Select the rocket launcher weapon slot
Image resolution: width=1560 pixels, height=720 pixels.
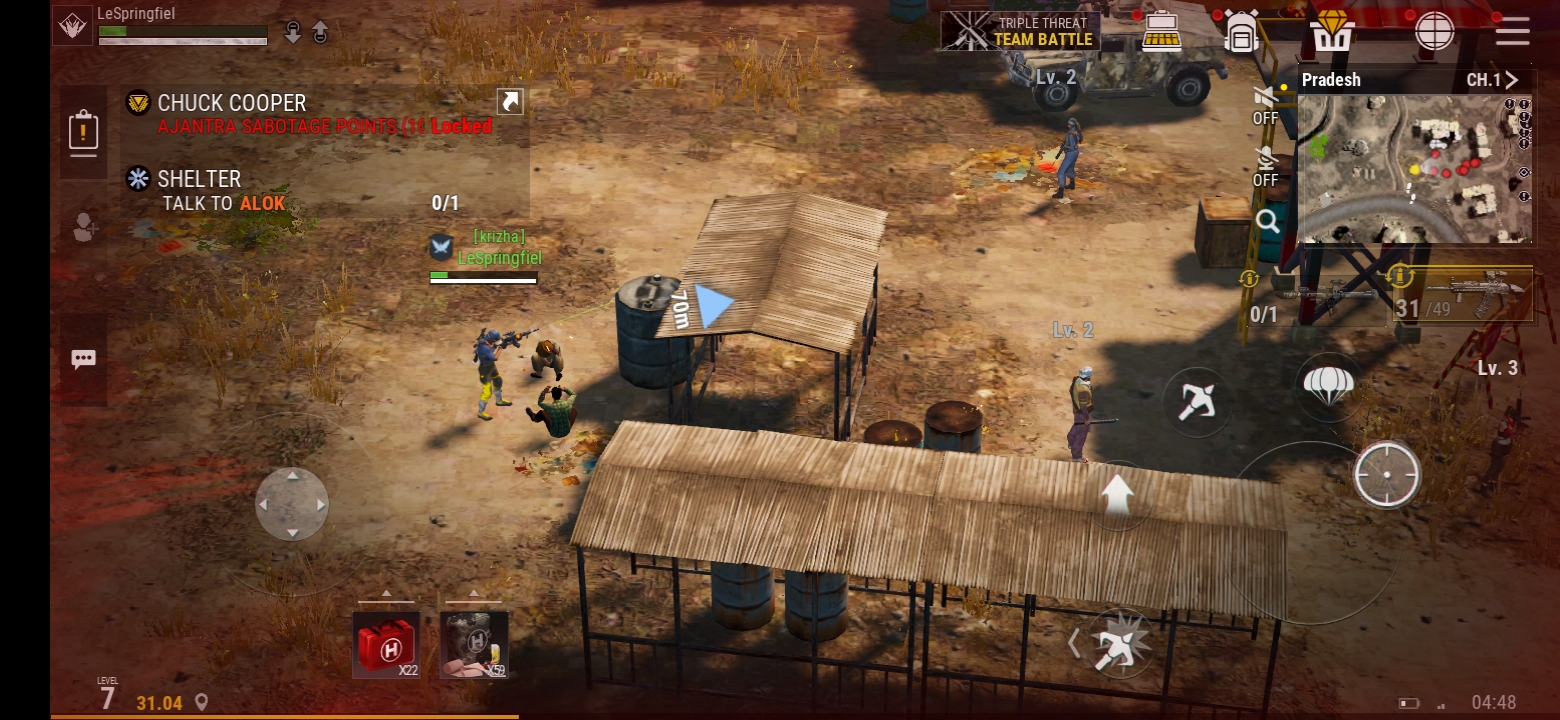click(x=1320, y=297)
